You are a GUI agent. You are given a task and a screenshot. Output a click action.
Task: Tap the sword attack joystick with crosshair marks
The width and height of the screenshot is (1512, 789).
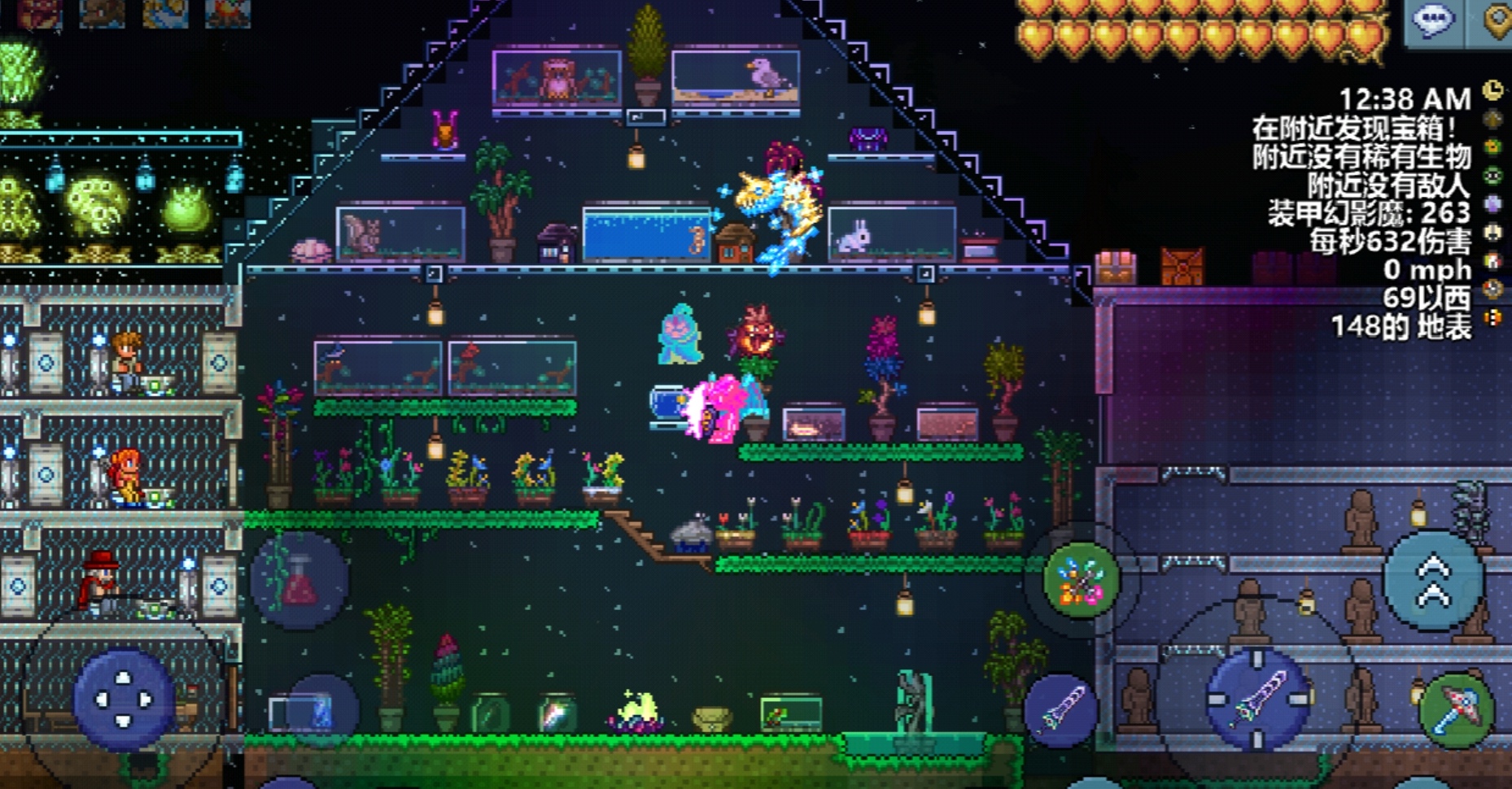click(1258, 698)
